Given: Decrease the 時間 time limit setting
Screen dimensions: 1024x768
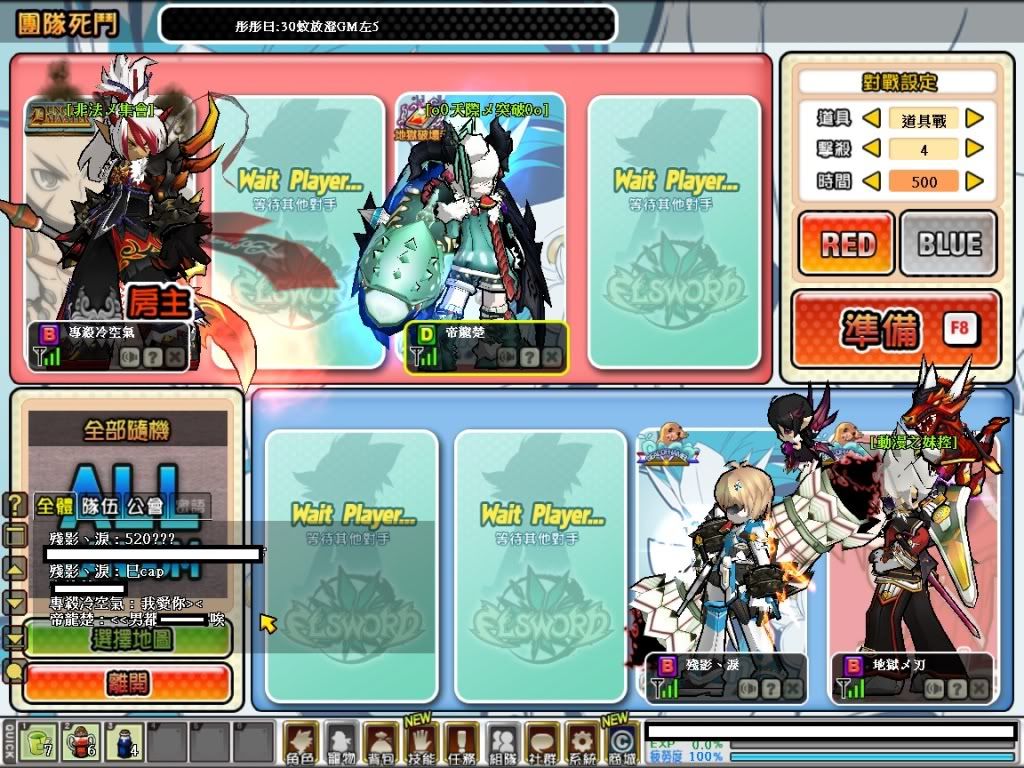Looking at the screenshot, I should click(x=871, y=181).
